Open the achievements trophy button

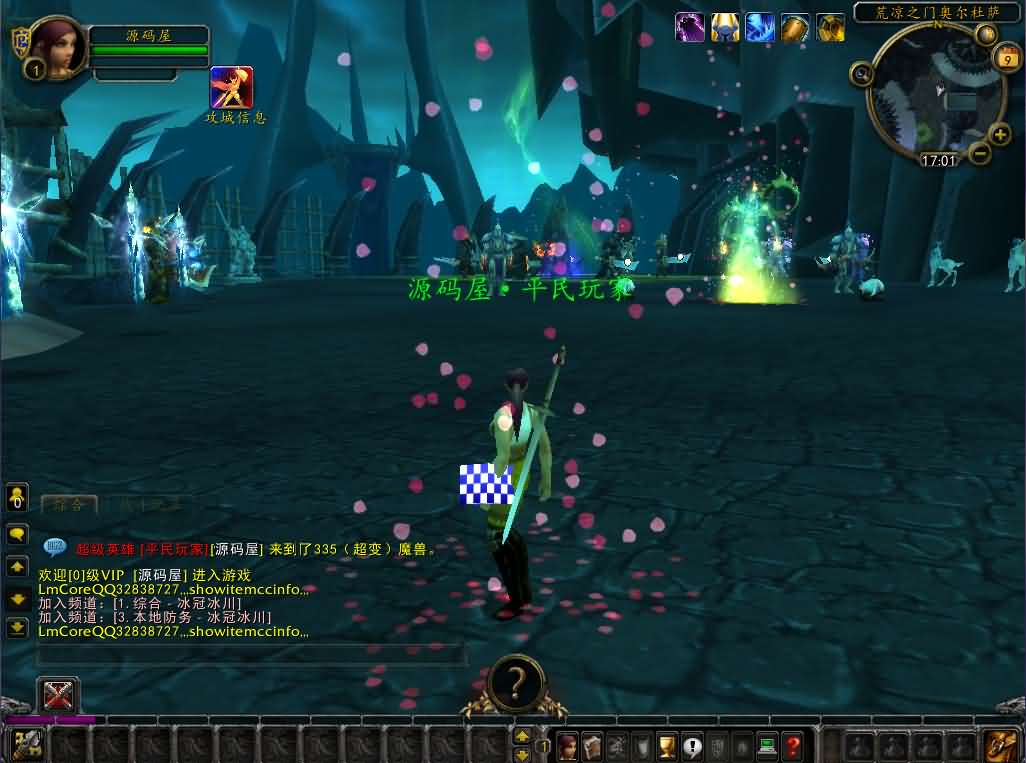(x=667, y=745)
